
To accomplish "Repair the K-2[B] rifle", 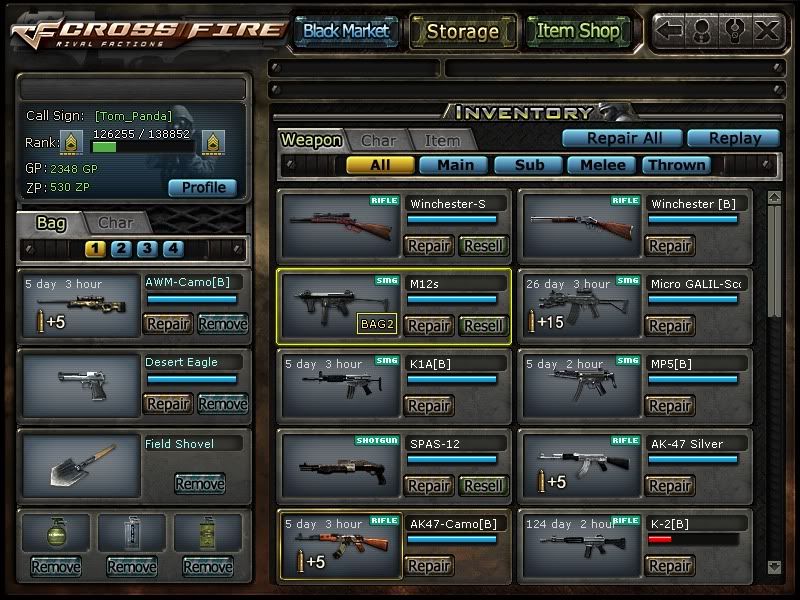I will (x=669, y=566).
